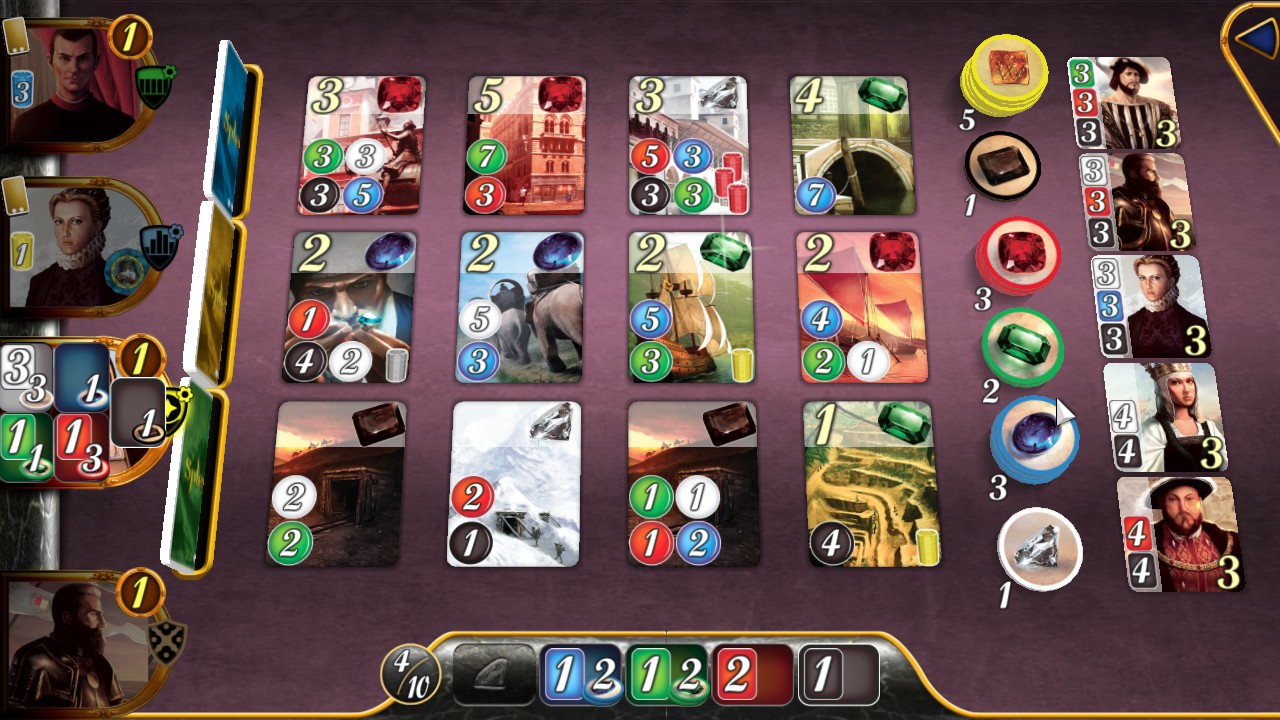Take a green emerald token
The width and height of the screenshot is (1280, 720).
pyautogui.click(x=1023, y=345)
